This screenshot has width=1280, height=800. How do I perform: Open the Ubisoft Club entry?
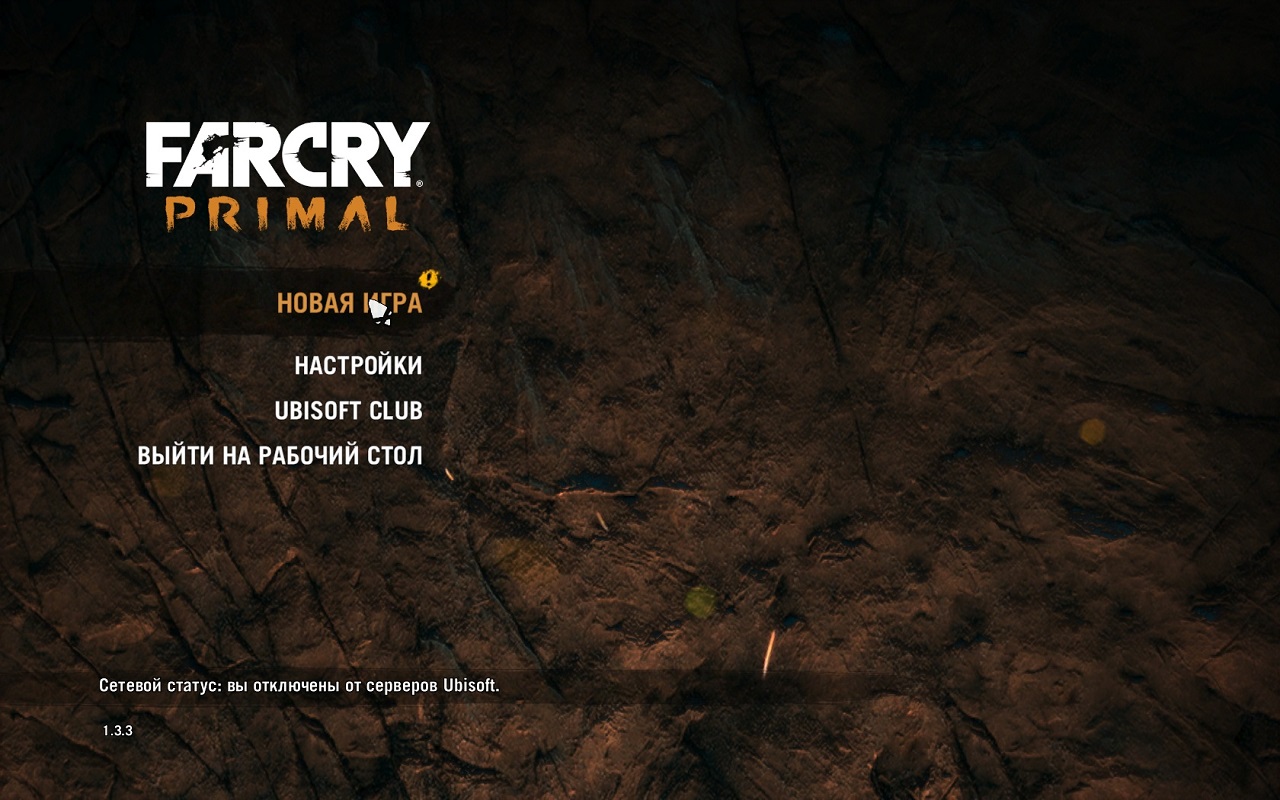[348, 411]
